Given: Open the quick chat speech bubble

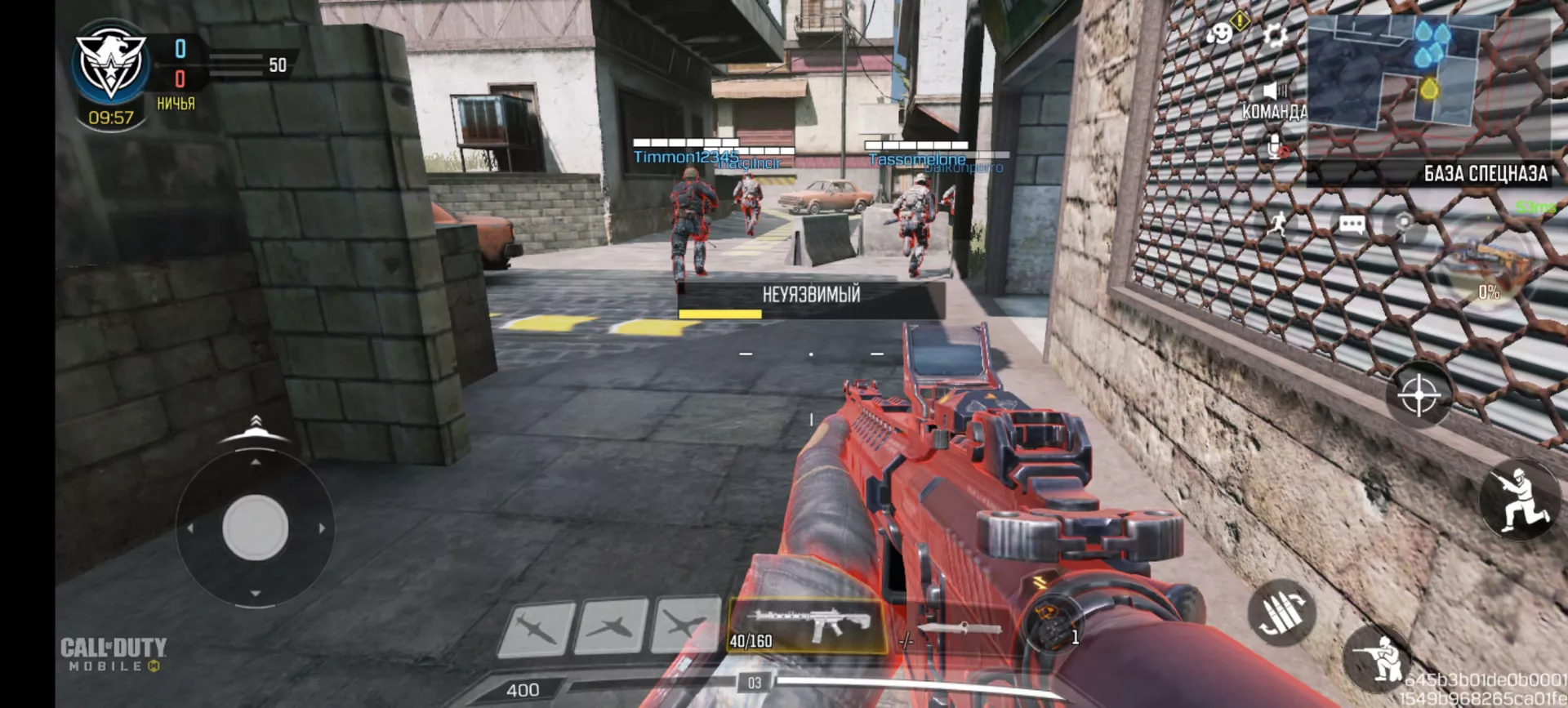Looking at the screenshot, I should (x=1352, y=225).
